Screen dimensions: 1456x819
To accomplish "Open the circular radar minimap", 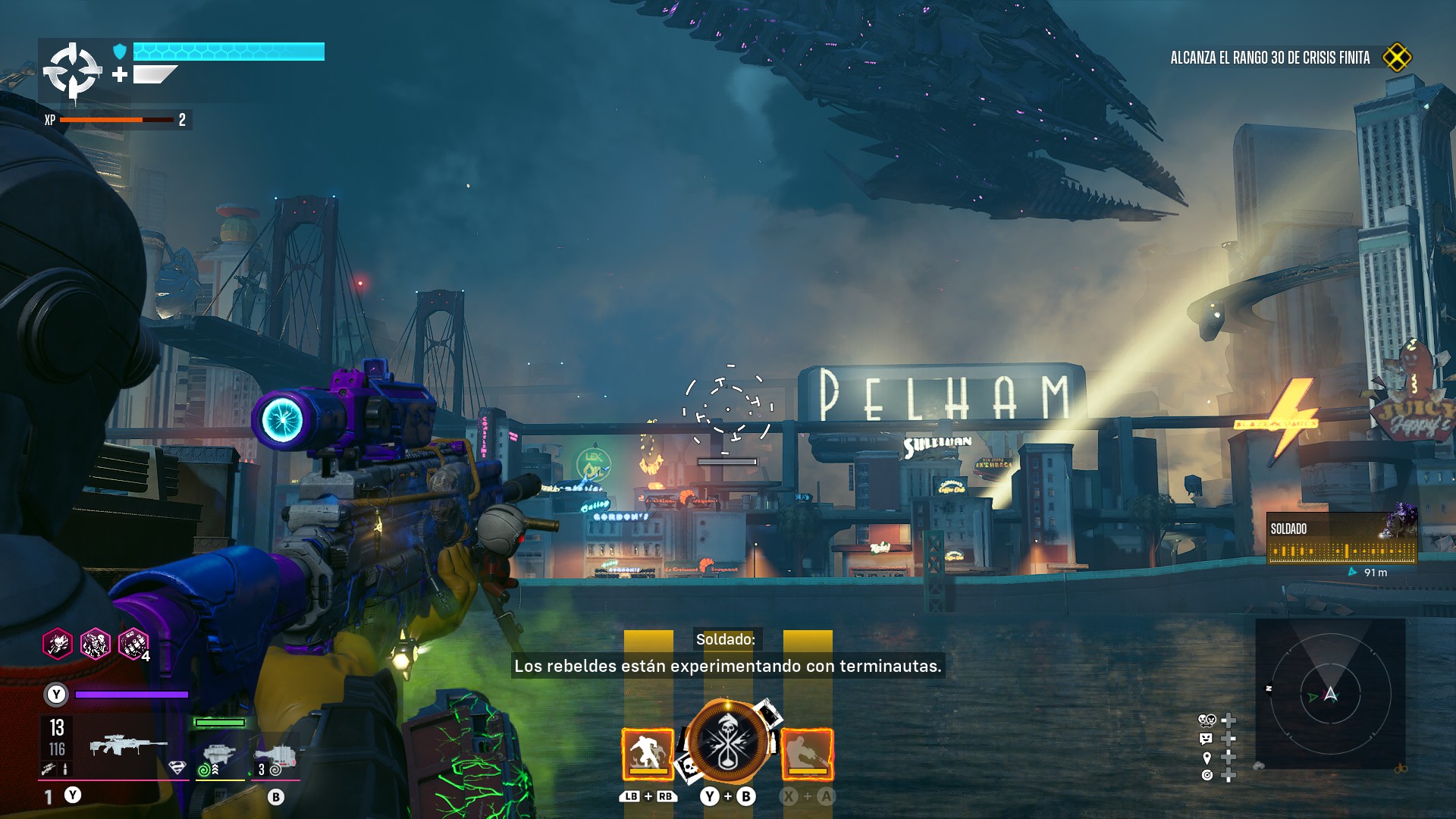I will pos(1330,694).
